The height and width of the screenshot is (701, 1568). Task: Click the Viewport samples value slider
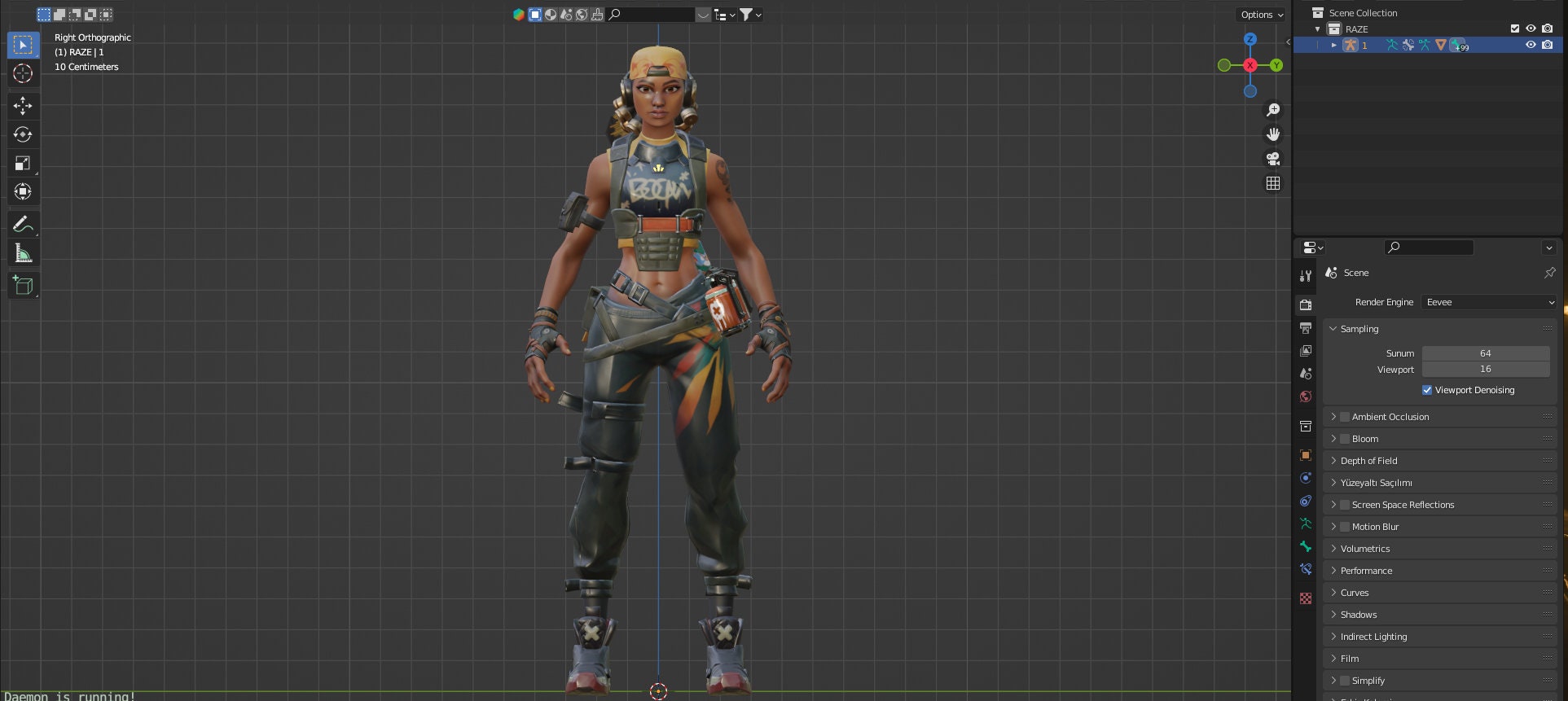(1486, 369)
